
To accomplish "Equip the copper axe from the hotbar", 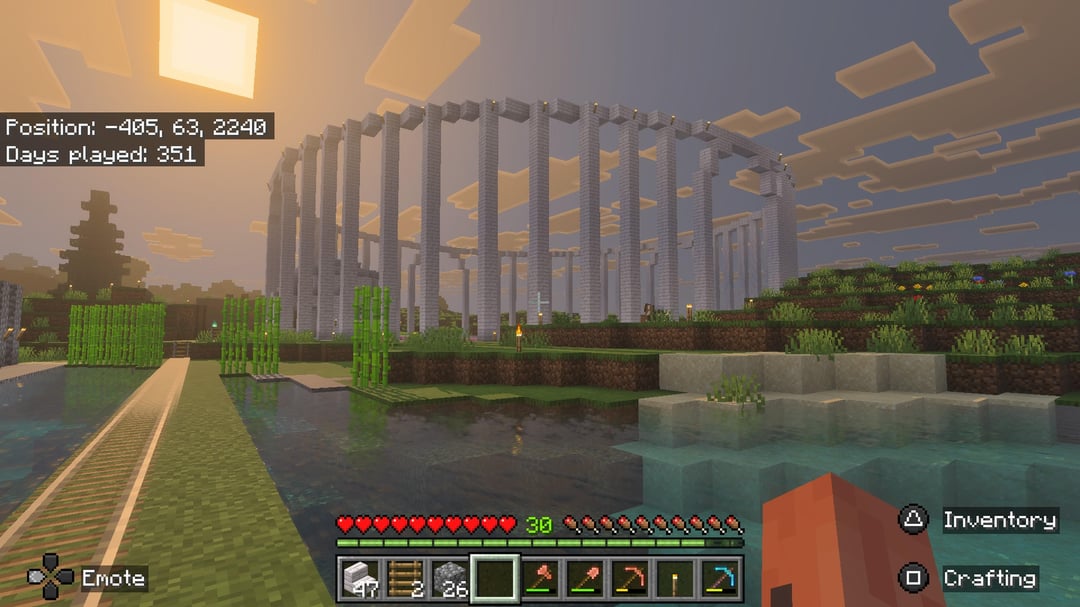I will pyautogui.click(x=540, y=577).
